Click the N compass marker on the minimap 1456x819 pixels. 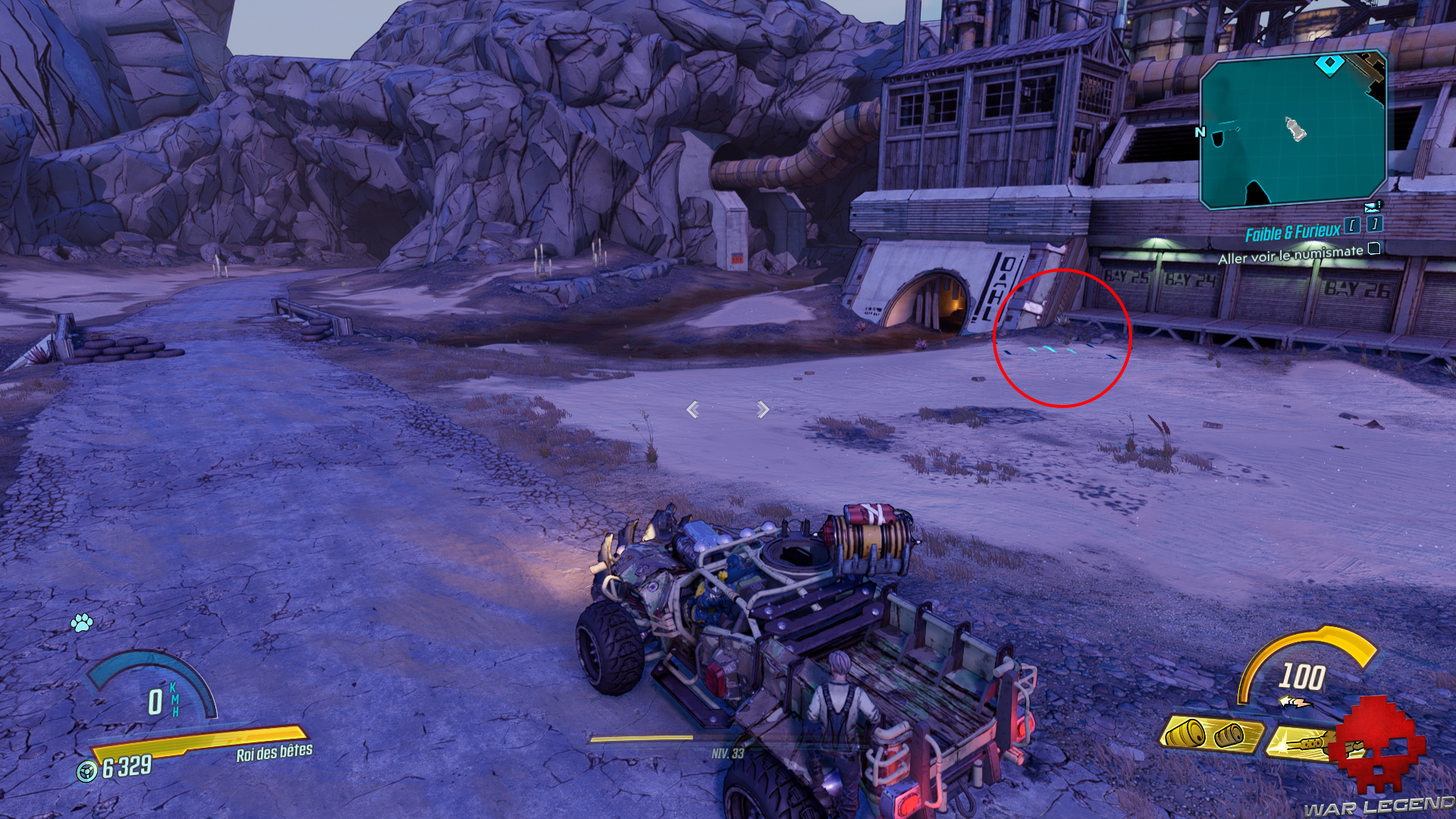tap(1200, 132)
